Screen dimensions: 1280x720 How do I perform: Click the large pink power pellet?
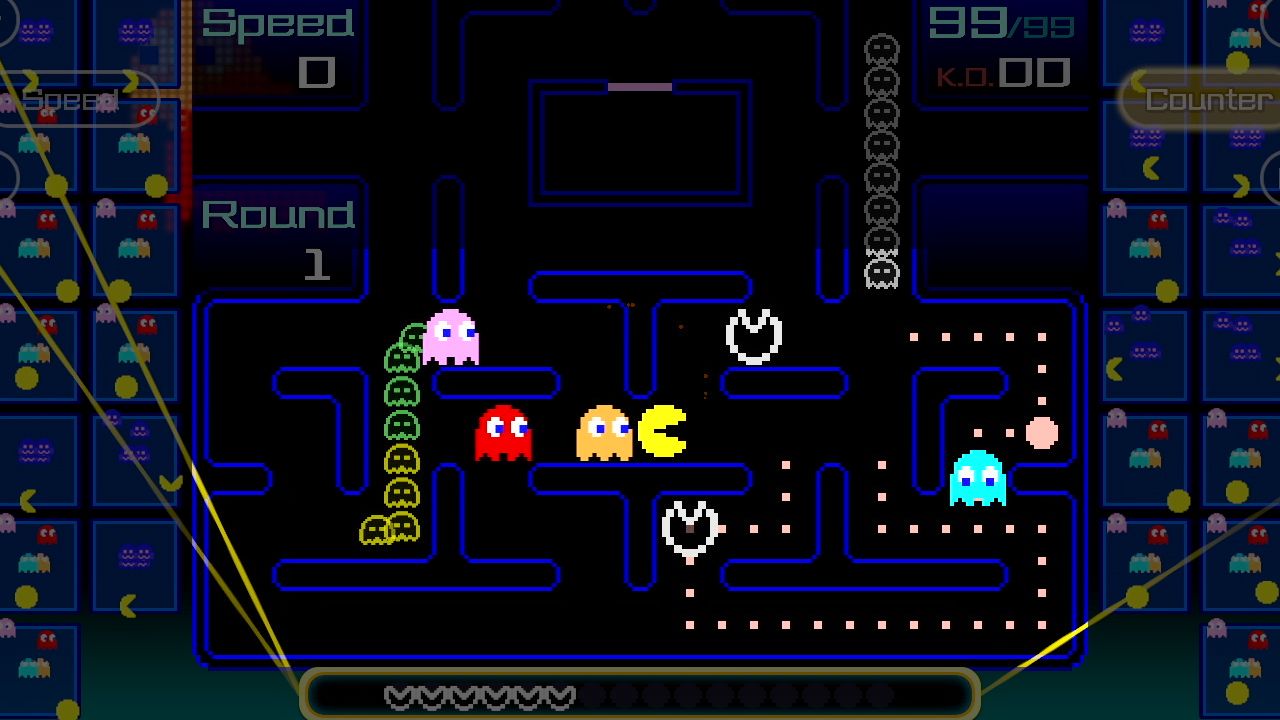(1041, 432)
